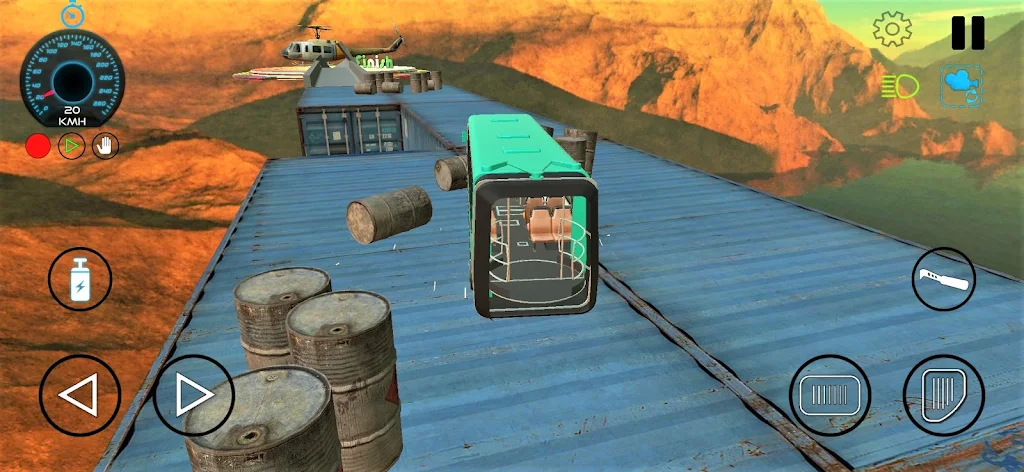Hit the brake pedal
Image resolution: width=1024 pixels, height=472 pixels.
tap(829, 395)
